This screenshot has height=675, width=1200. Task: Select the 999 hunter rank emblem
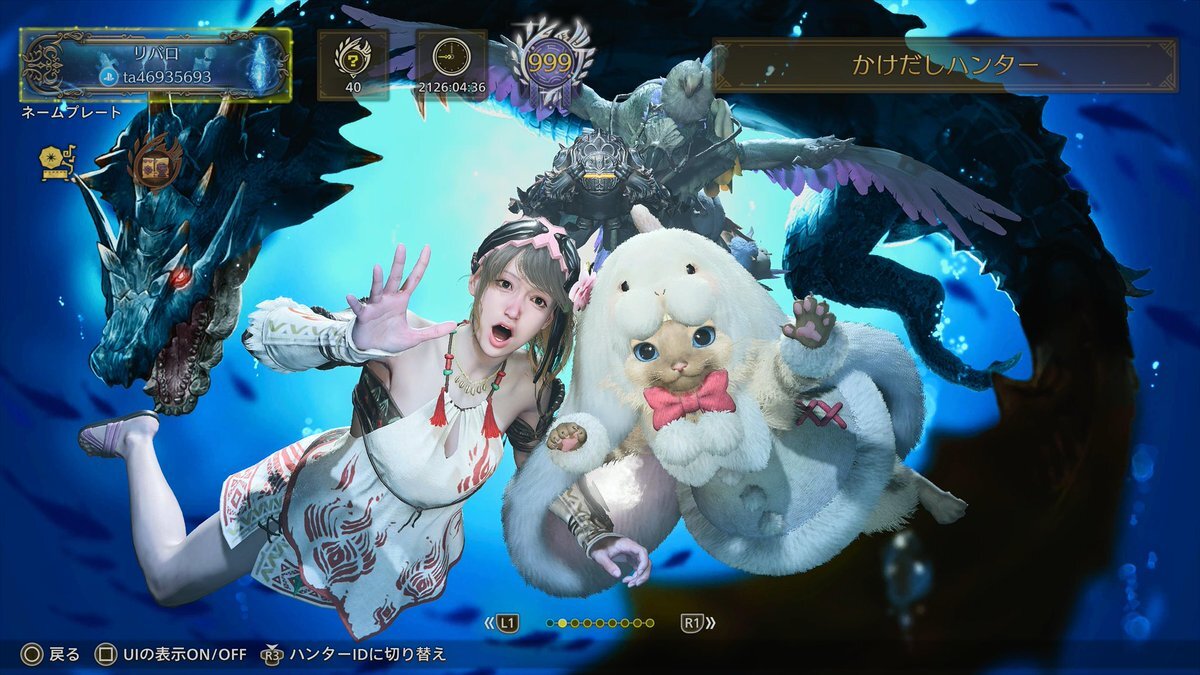(x=548, y=58)
